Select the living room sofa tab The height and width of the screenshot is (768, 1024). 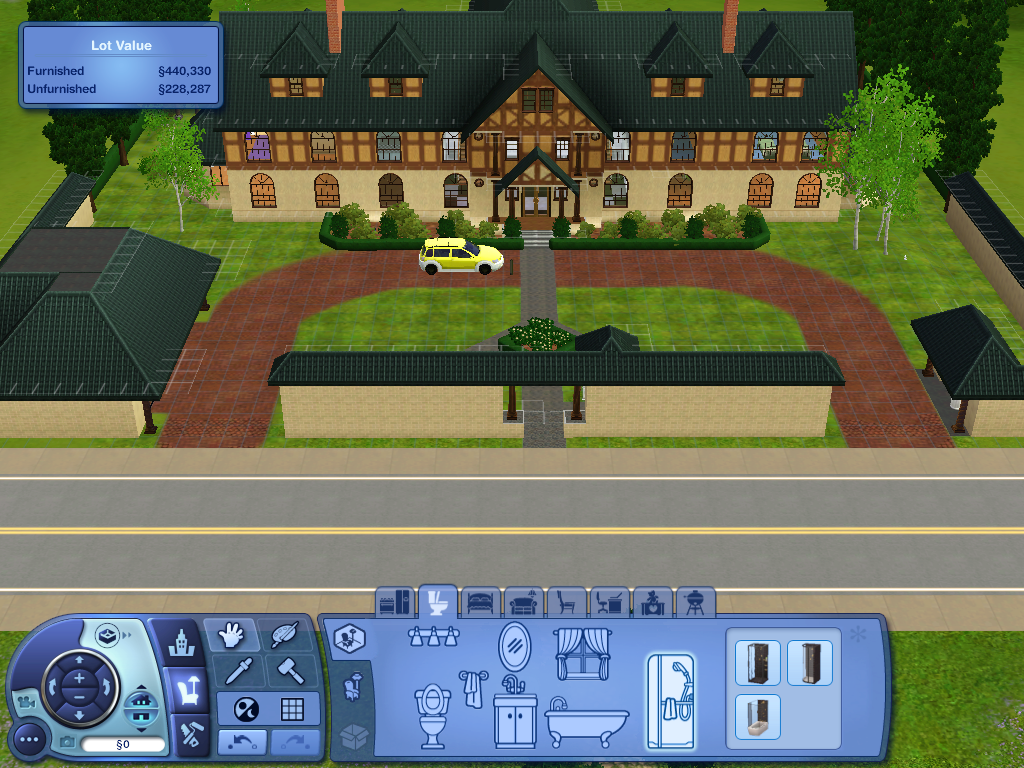click(x=524, y=602)
